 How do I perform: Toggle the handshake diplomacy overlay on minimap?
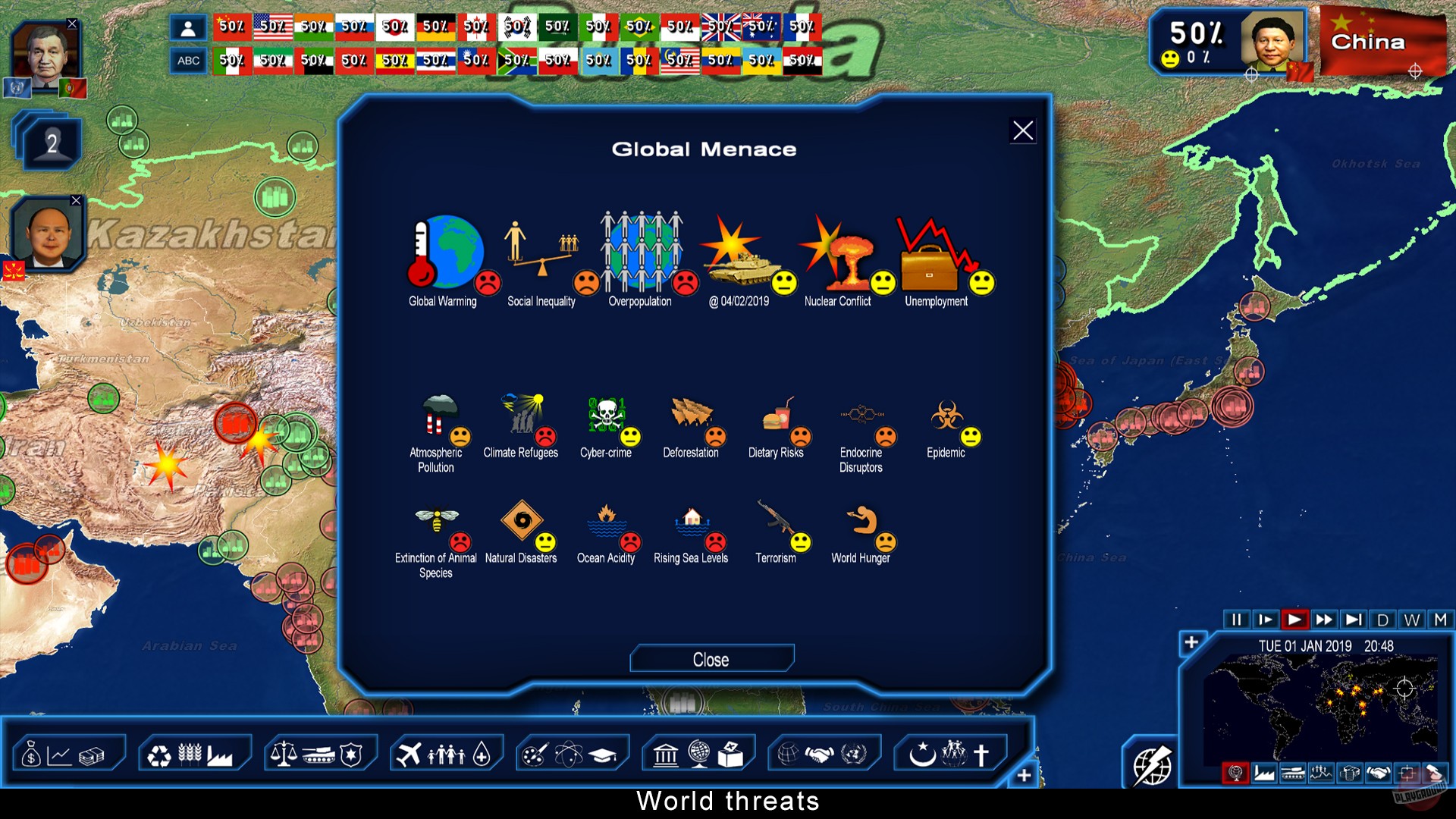click(x=1378, y=772)
